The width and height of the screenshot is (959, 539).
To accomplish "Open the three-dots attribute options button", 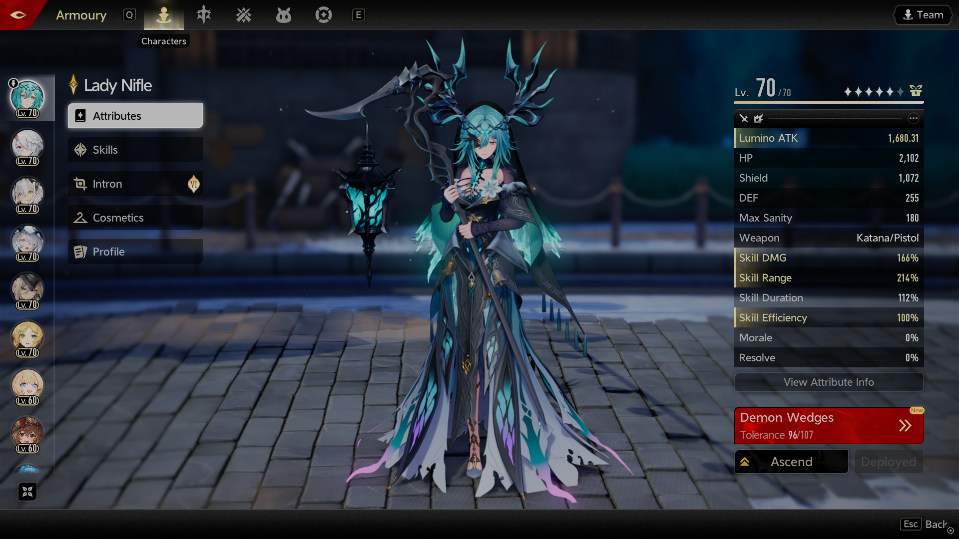I will pyautogui.click(x=913, y=118).
